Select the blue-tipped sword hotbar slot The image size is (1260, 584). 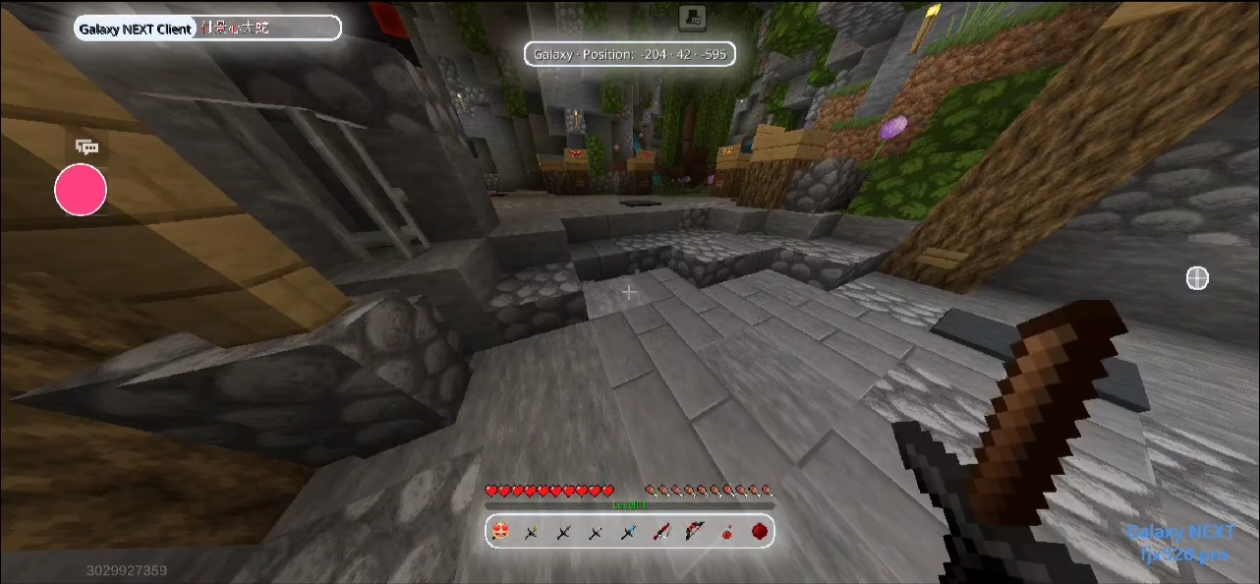coord(629,532)
